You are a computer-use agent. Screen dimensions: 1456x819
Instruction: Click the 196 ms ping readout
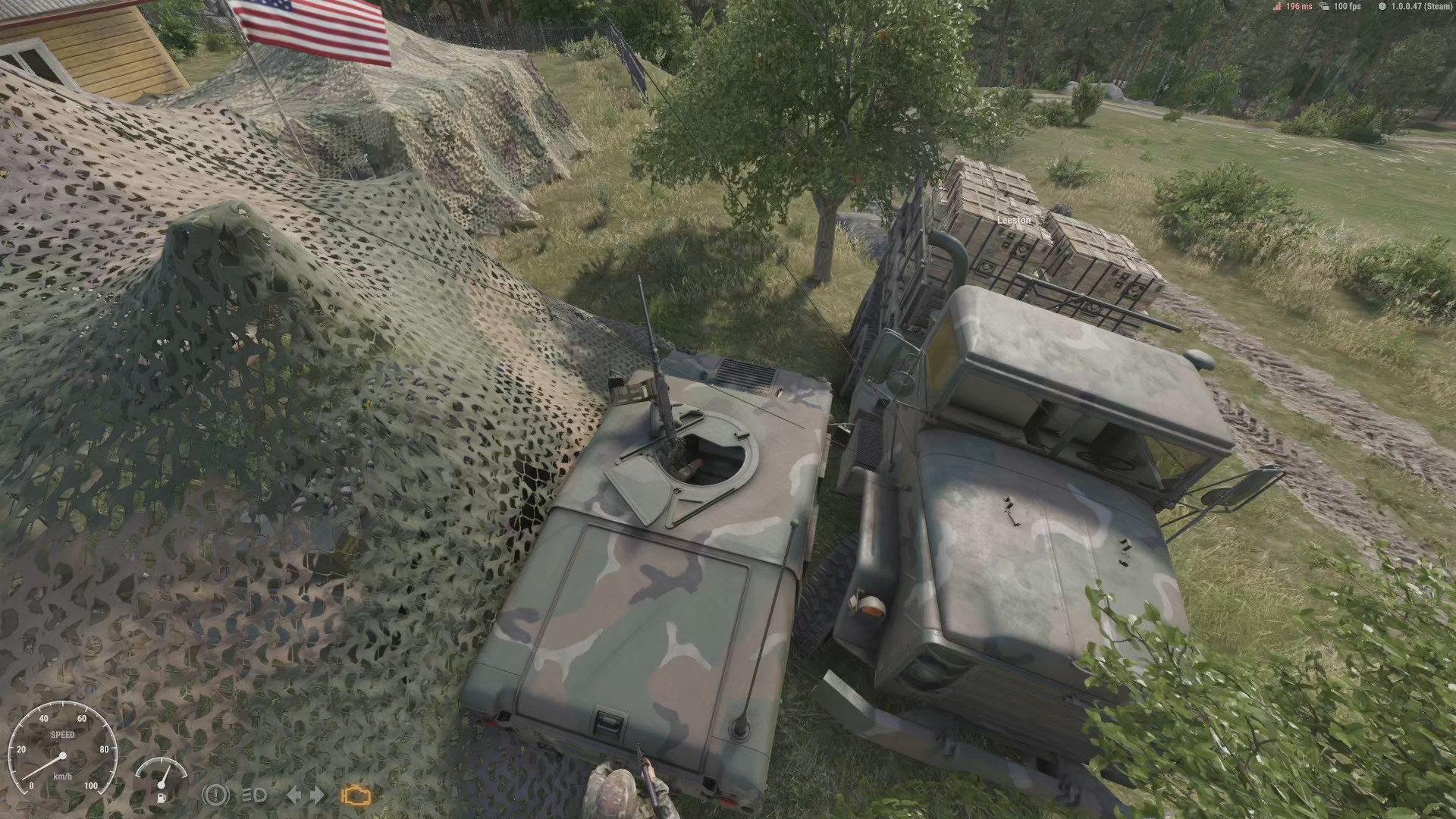(x=1299, y=7)
